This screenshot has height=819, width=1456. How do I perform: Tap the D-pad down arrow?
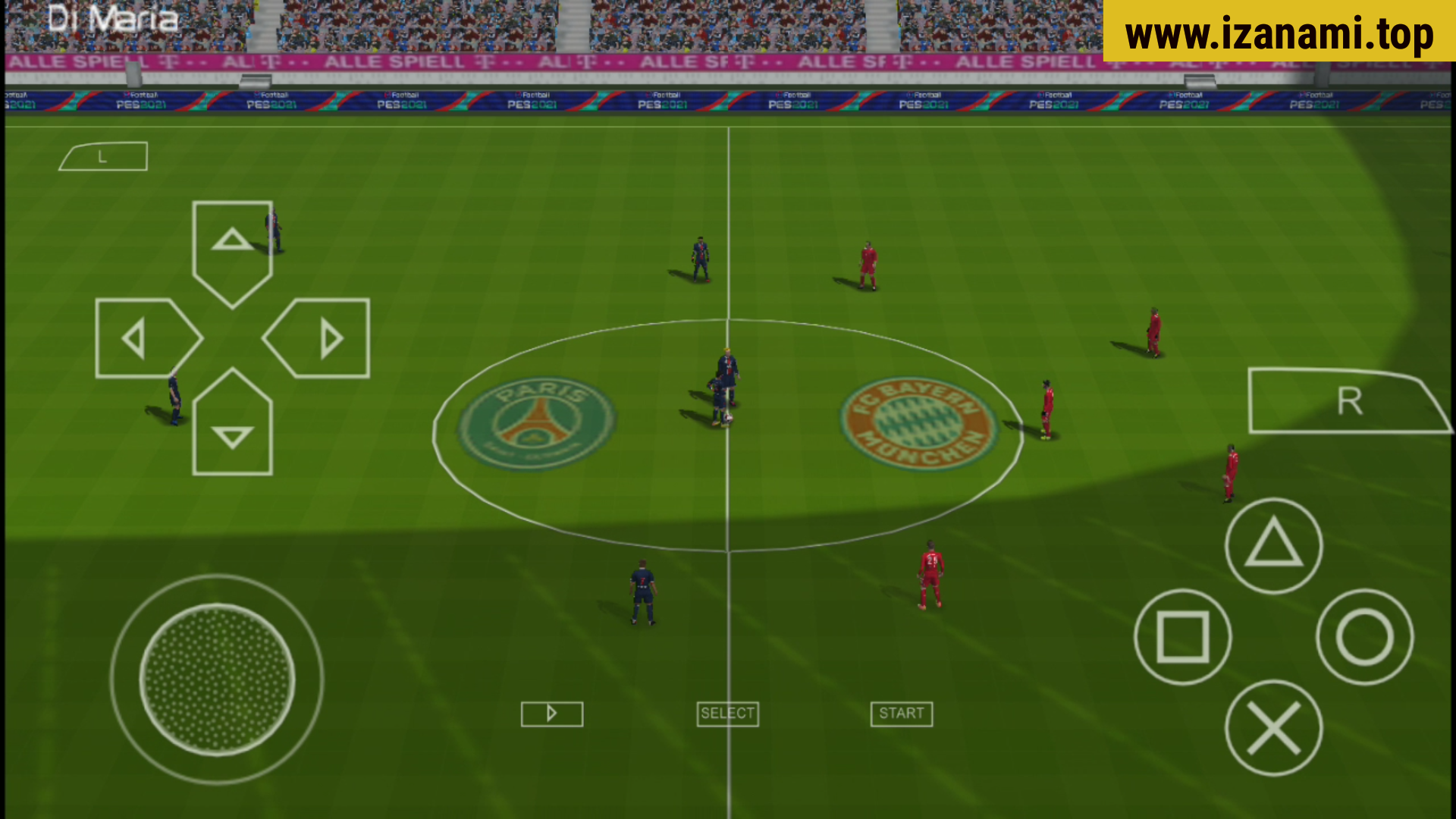(232, 435)
